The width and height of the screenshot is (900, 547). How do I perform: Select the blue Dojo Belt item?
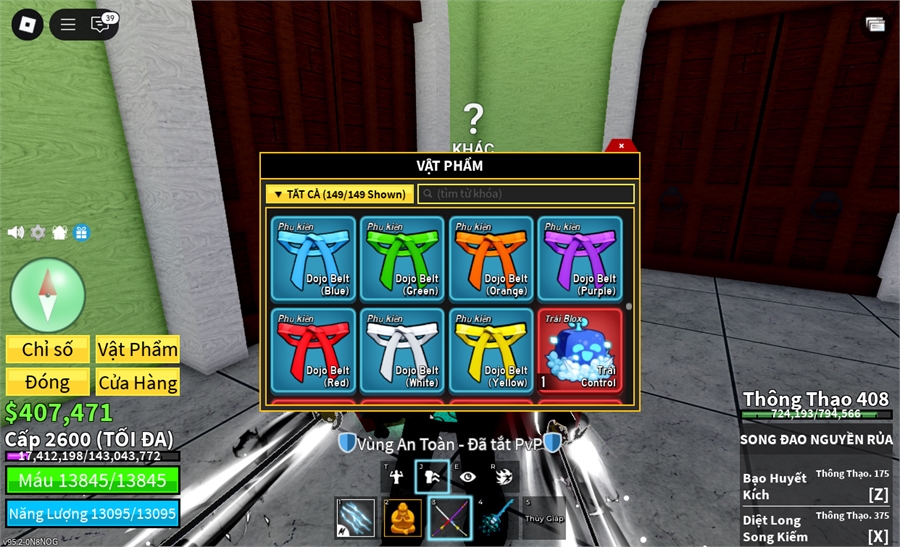[x=314, y=259]
